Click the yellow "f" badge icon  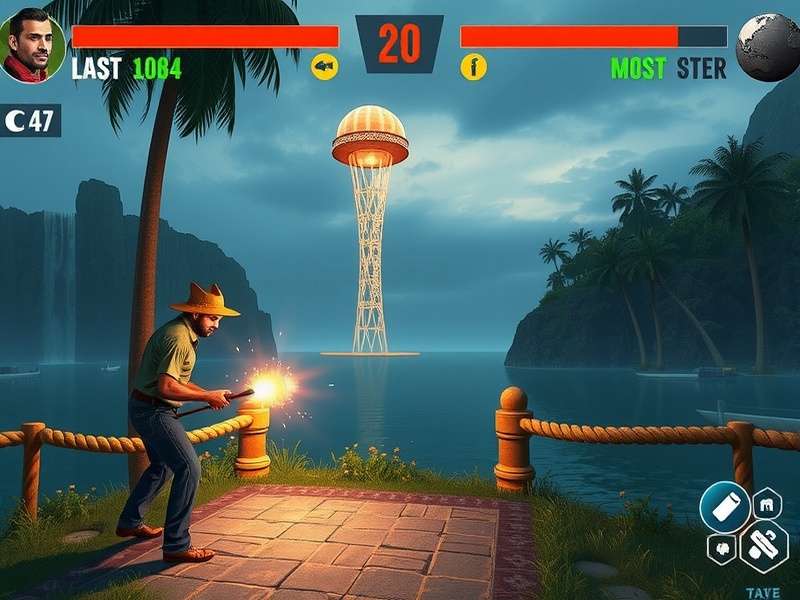(473, 68)
